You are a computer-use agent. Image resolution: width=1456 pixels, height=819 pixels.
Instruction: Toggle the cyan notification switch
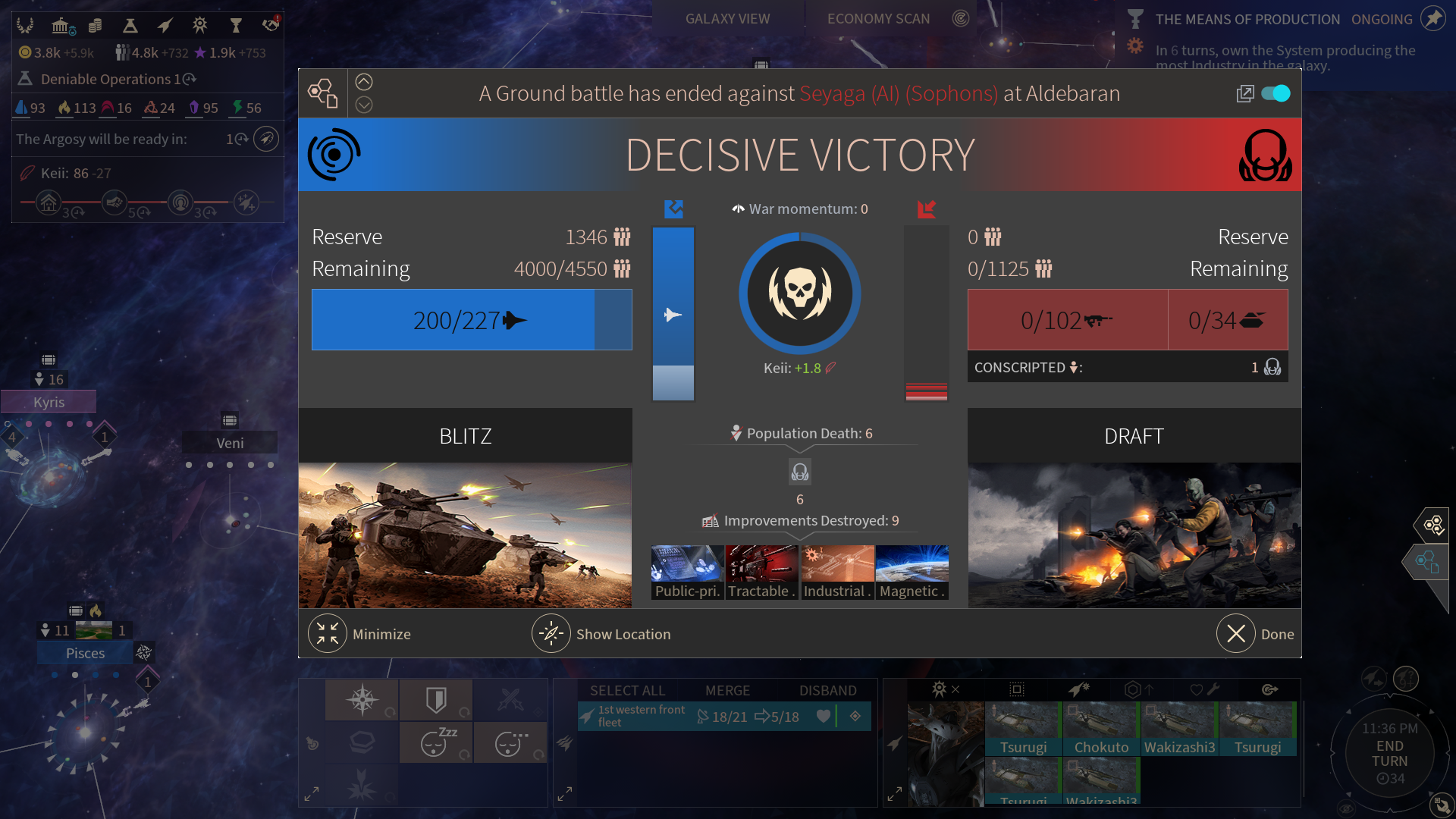click(1276, 93)
